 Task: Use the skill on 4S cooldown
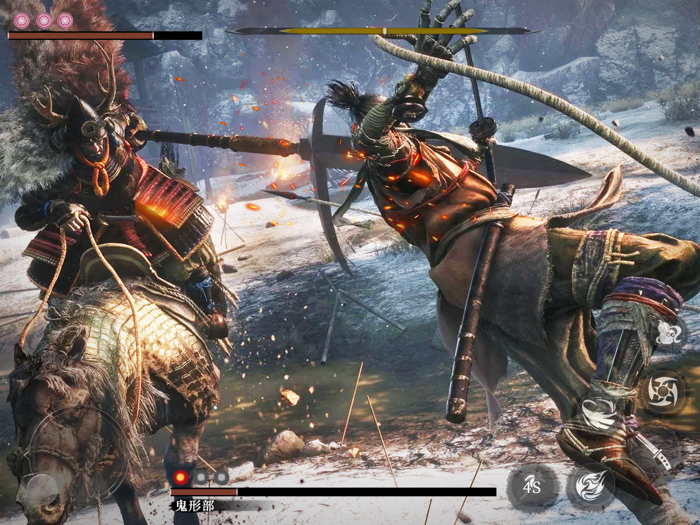coord(532,487)
